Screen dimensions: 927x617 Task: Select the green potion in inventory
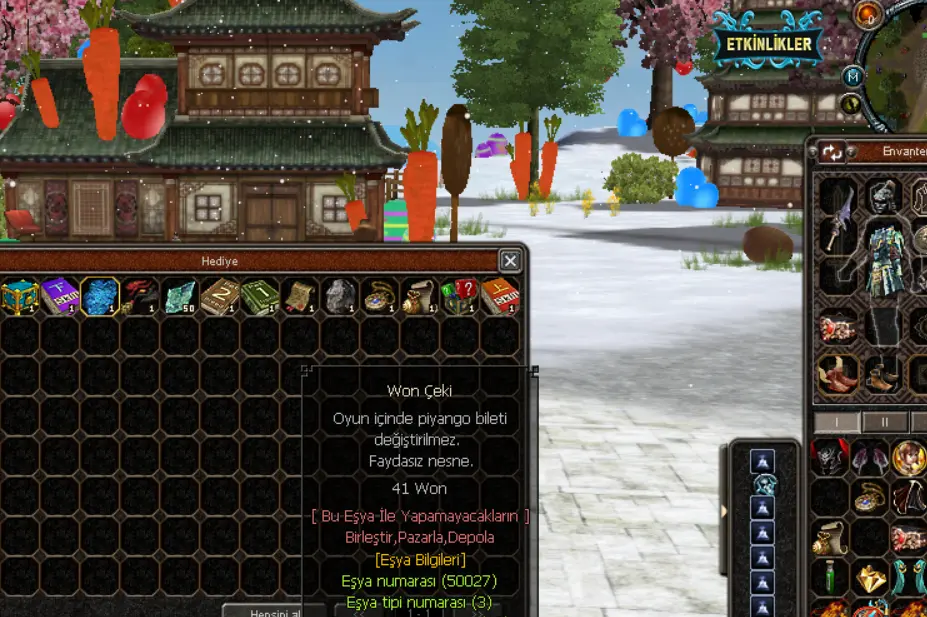pos(828,577)
